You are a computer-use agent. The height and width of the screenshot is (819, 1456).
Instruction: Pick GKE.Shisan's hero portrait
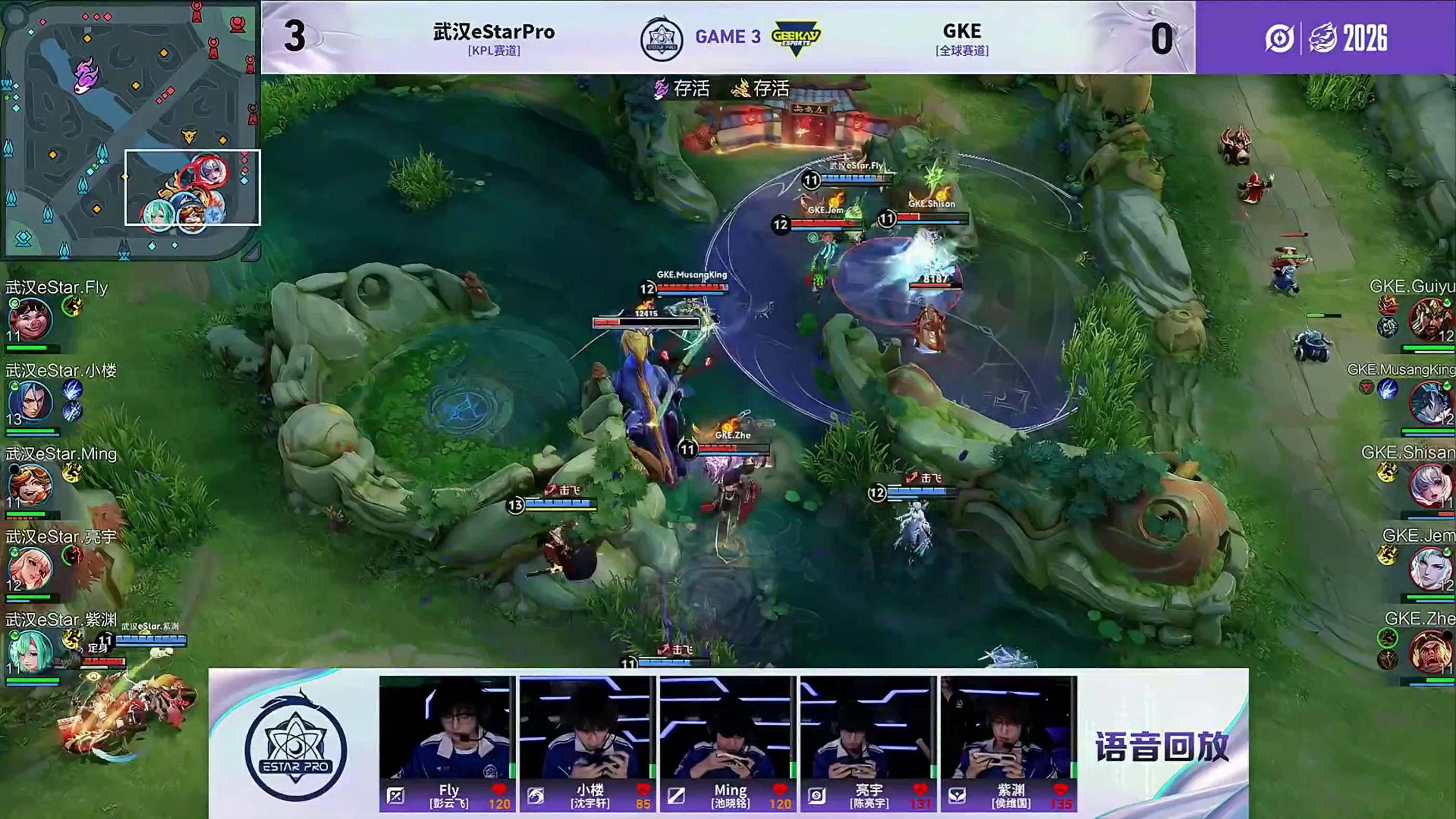pos(1431,485)
